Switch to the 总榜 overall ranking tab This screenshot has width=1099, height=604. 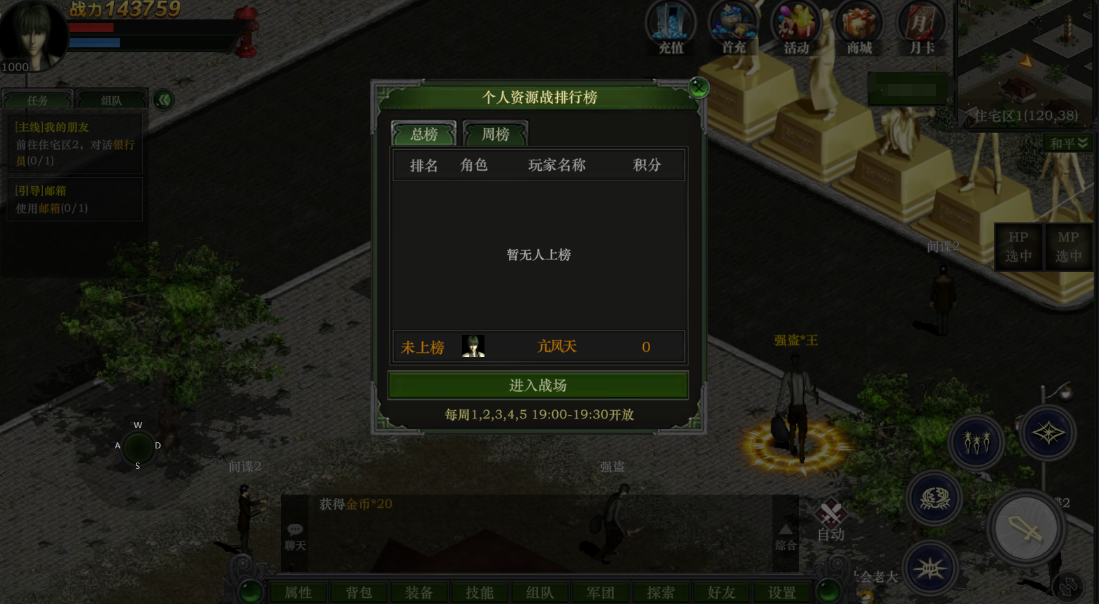tap(423, 134)
